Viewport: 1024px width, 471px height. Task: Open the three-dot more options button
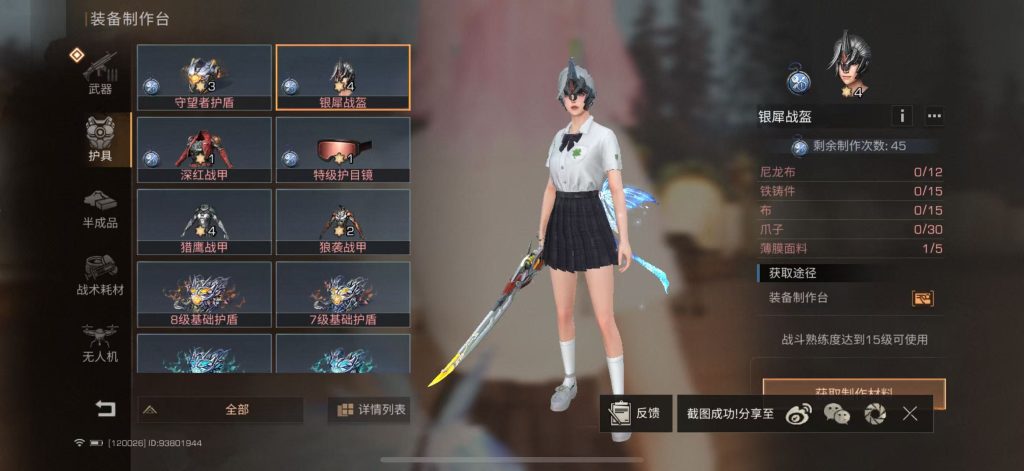[x=934, y=116]
